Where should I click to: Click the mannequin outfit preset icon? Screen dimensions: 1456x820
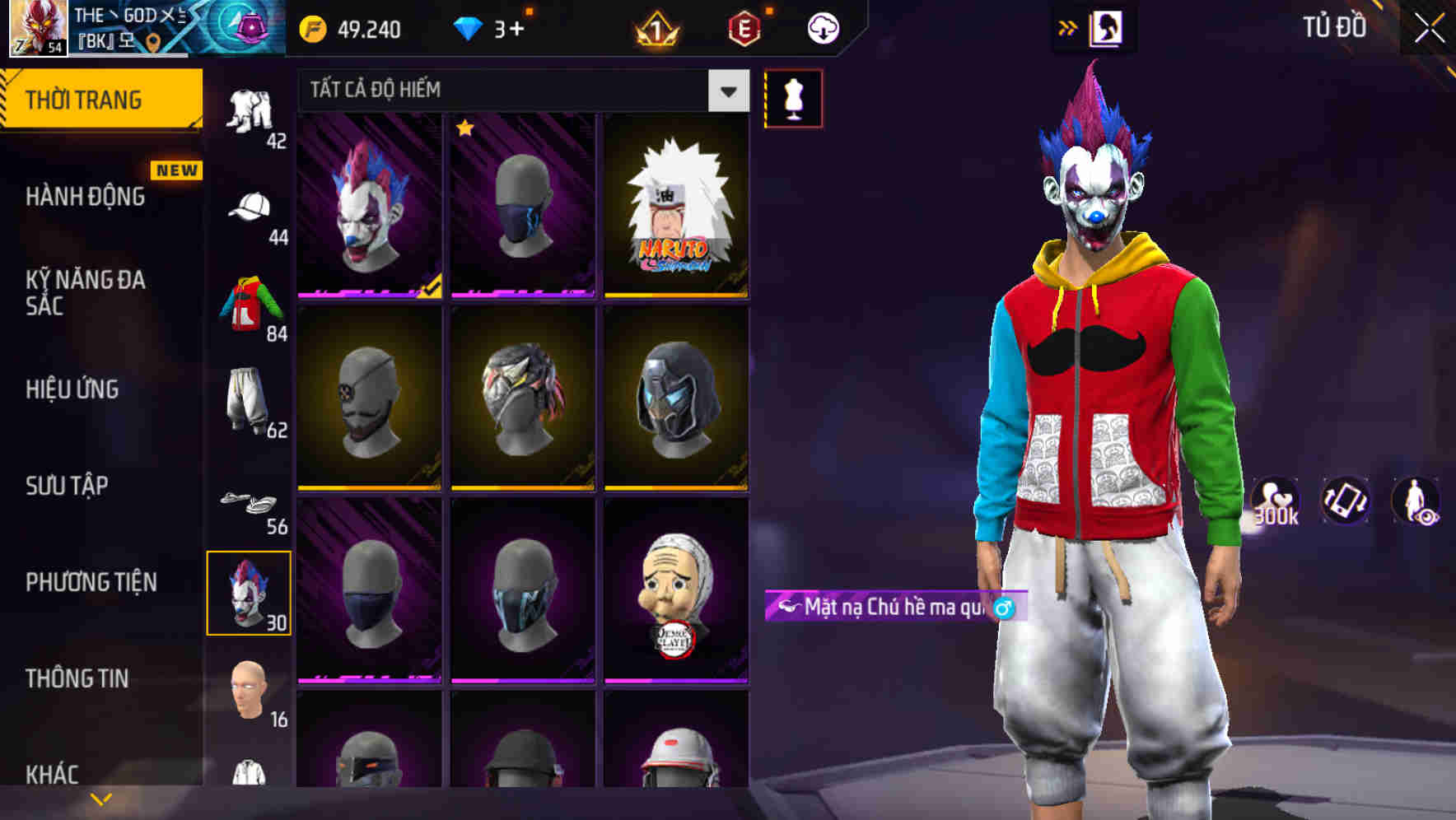click(793, 98)
